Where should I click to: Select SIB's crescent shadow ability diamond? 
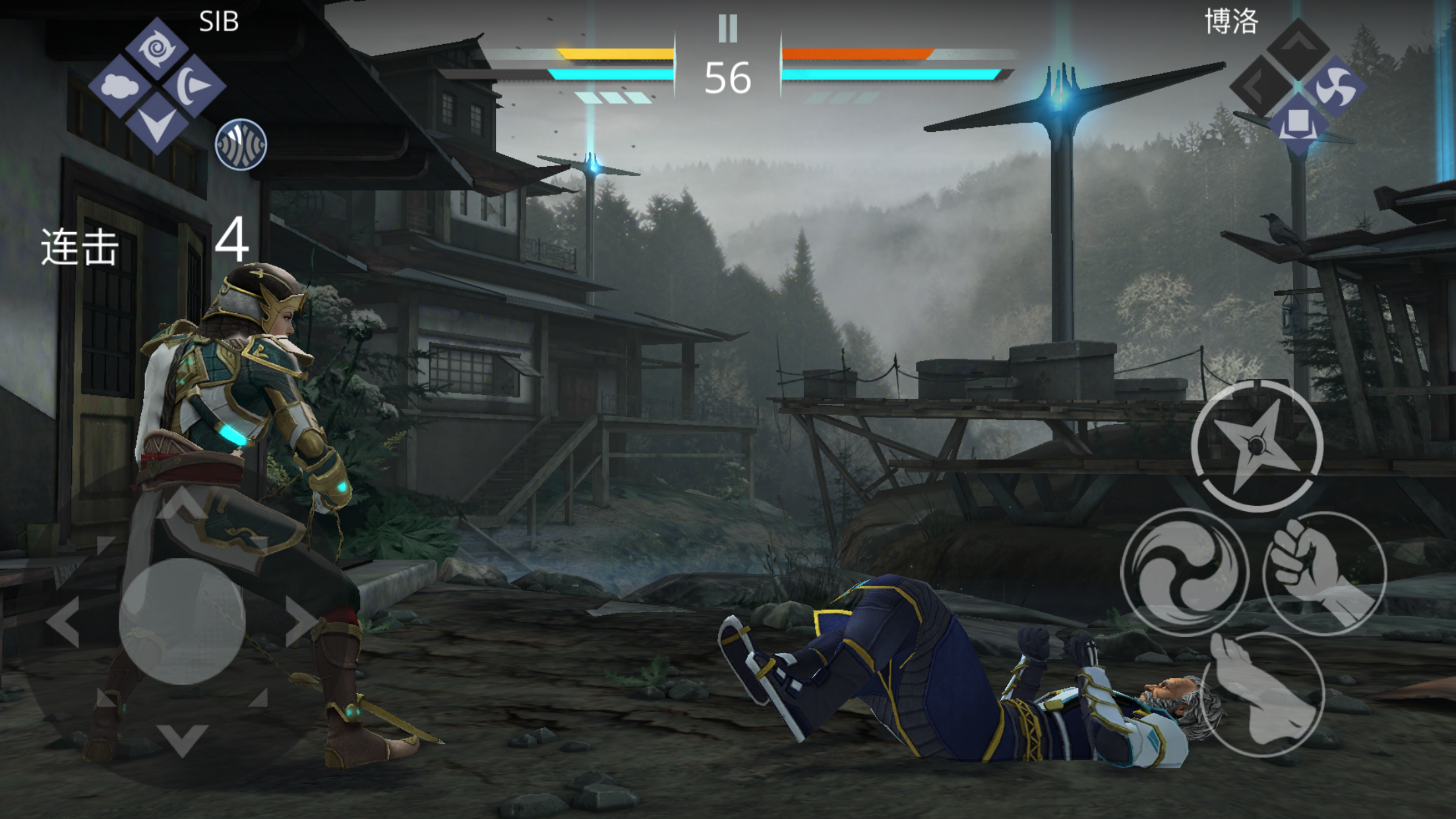coord(194,86)
